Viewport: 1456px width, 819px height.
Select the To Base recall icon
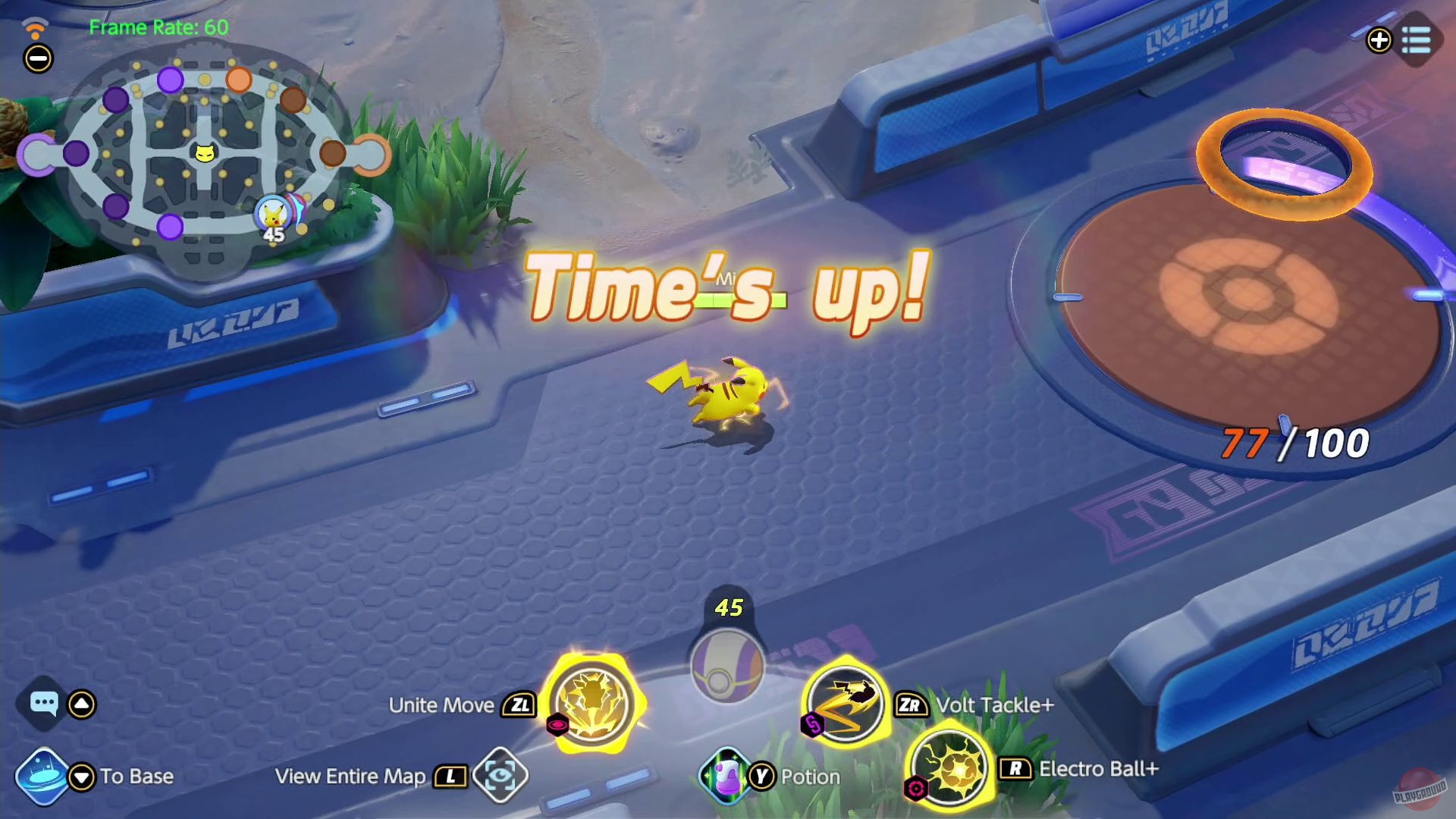click(x=43, y=775)
